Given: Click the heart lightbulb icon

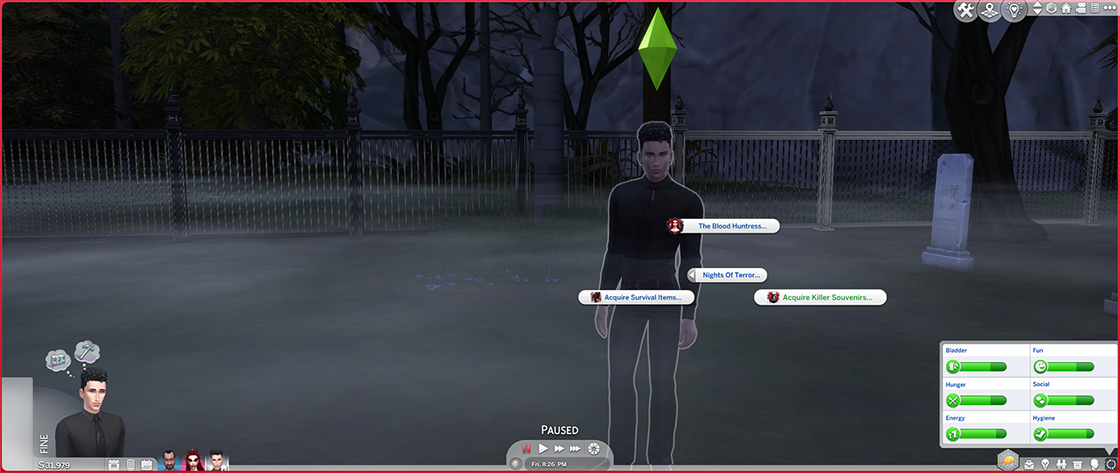Looking at the screenshot, I should pyautogui.click(x=1014, y=11).
